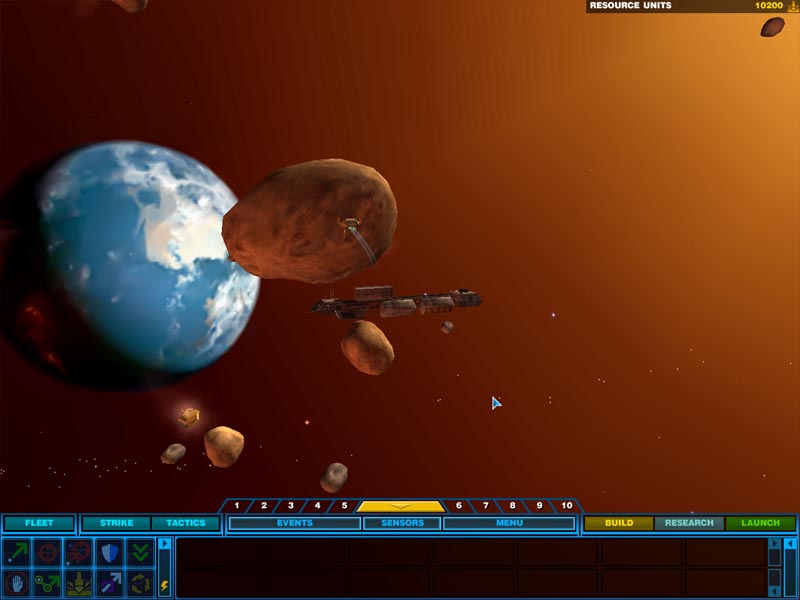This screenshot has height=600, width=800.
Task: Open the Research panel
Action: 689,523
